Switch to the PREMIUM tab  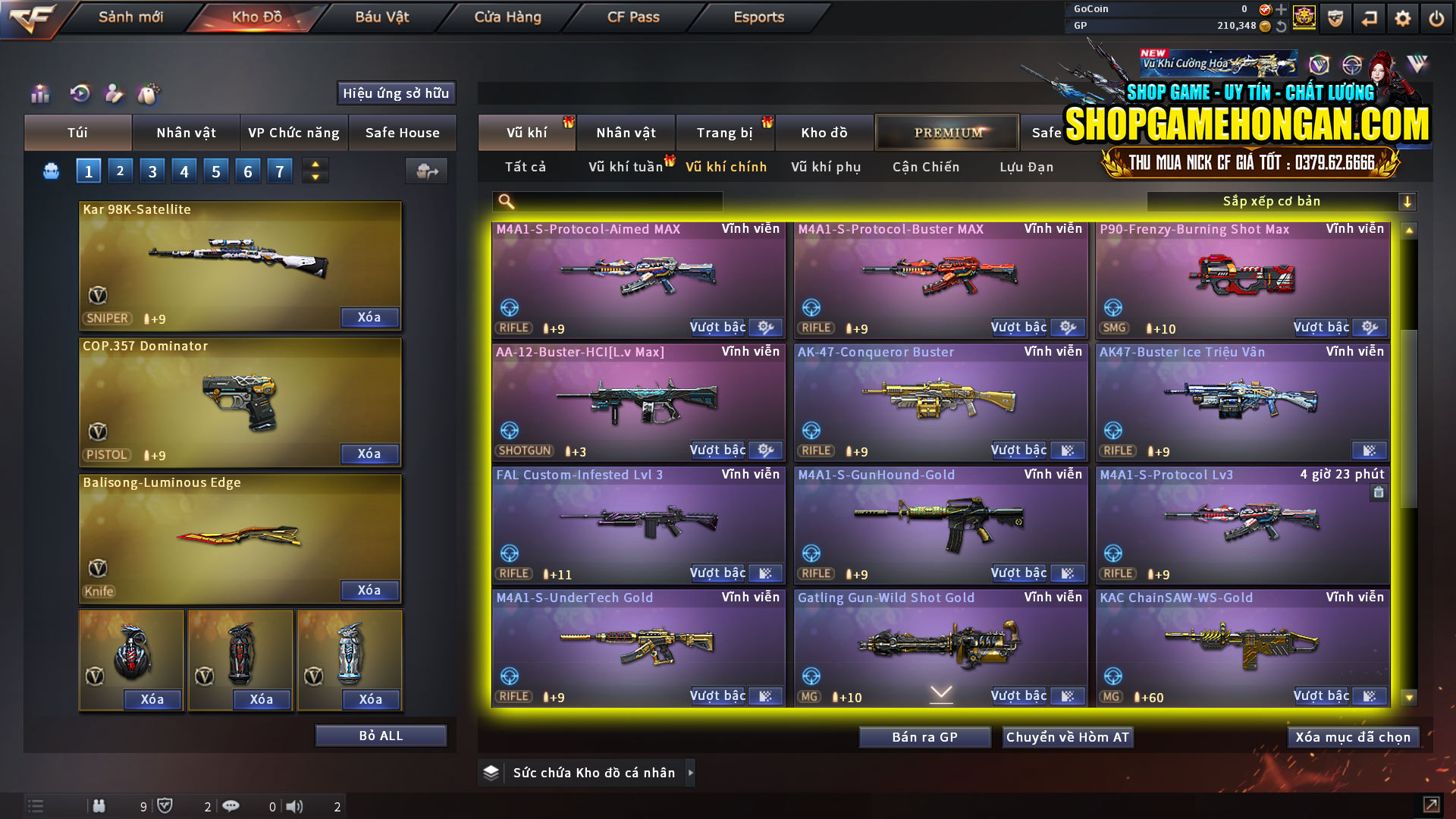pos(946,132)
